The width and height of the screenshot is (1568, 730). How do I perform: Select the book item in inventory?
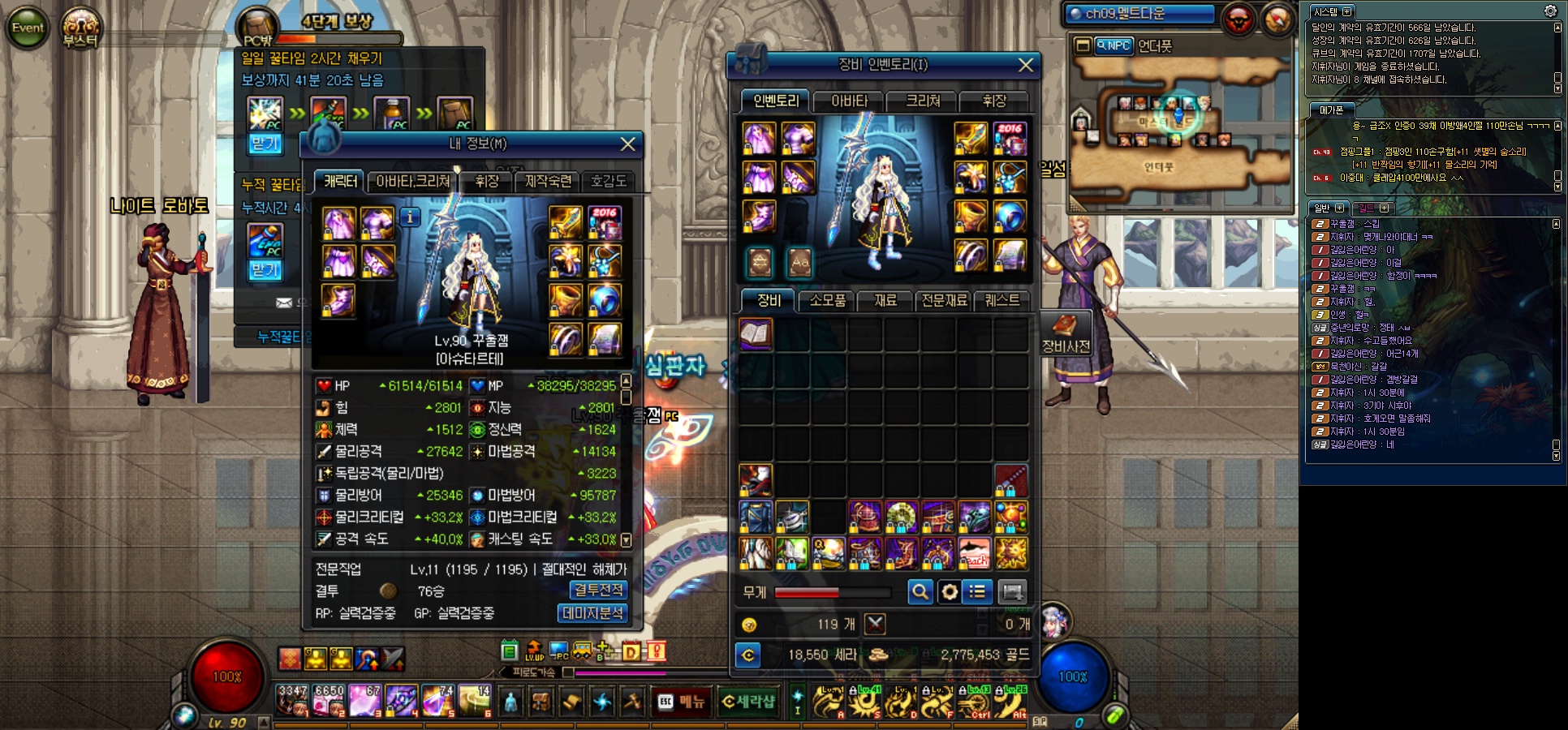(x=756, y=334)
